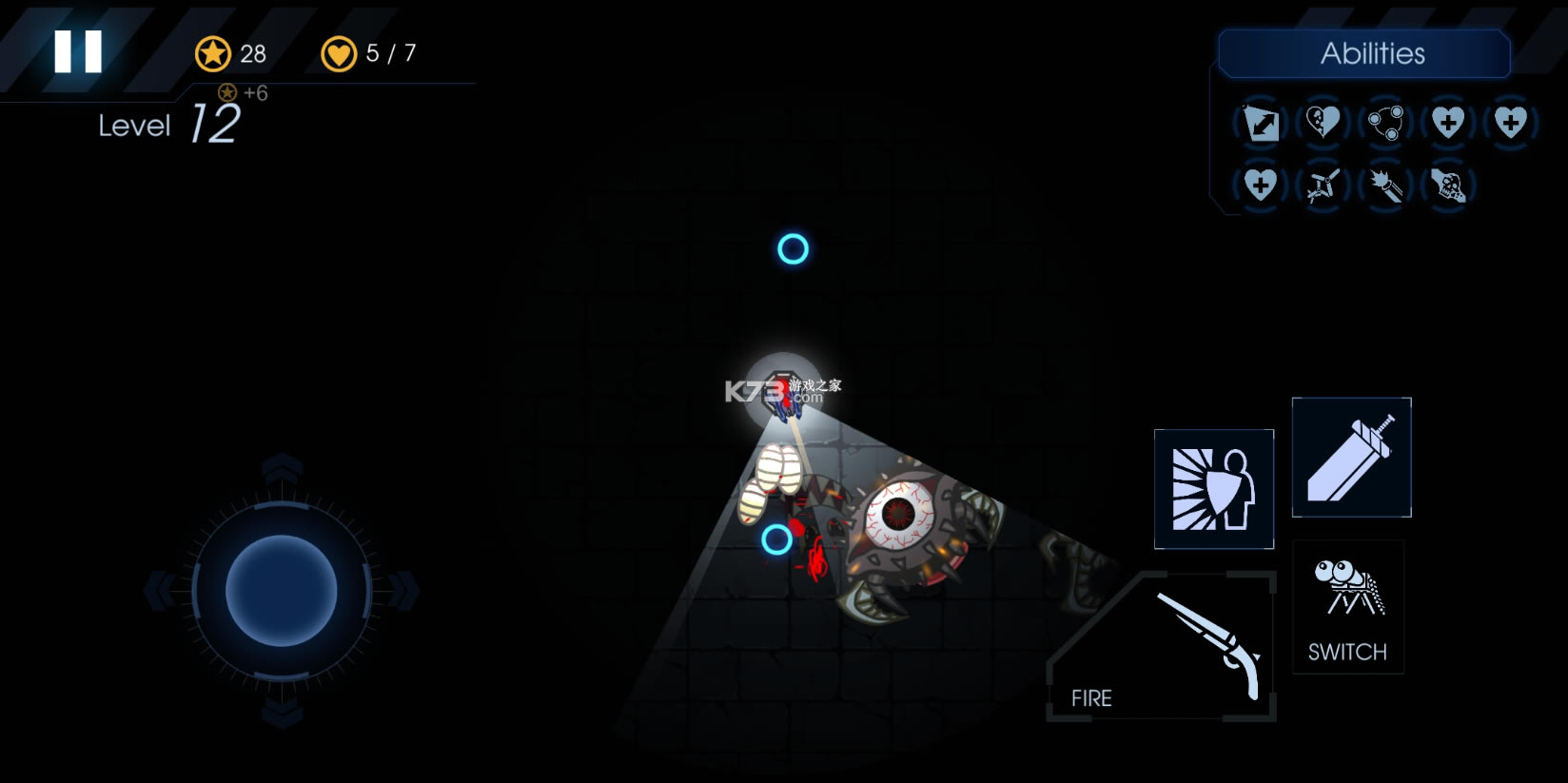Pause the game
1568x783 pixels.
pos(78,51)
